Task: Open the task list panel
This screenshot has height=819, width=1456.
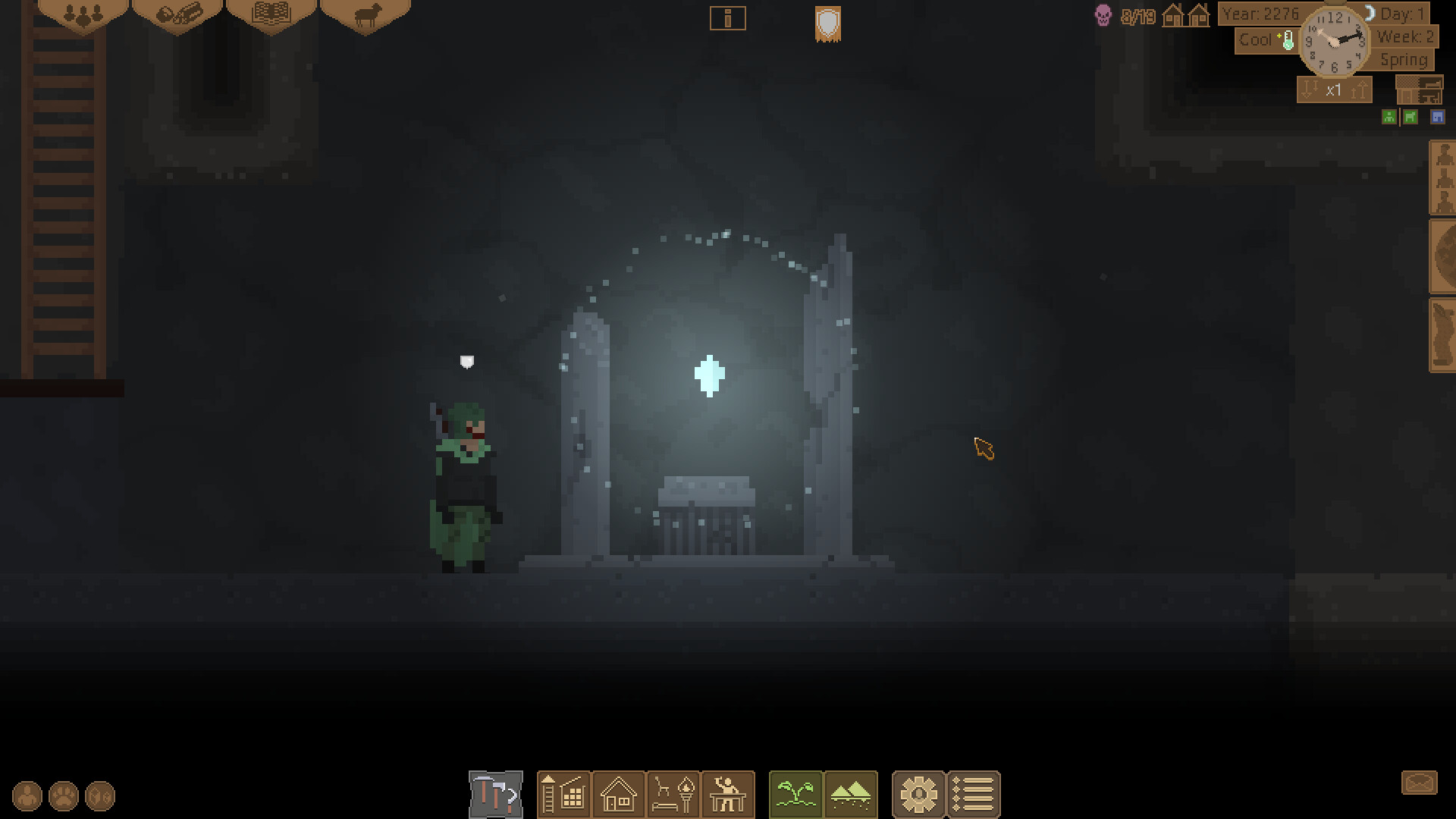Action: point(974,794)
